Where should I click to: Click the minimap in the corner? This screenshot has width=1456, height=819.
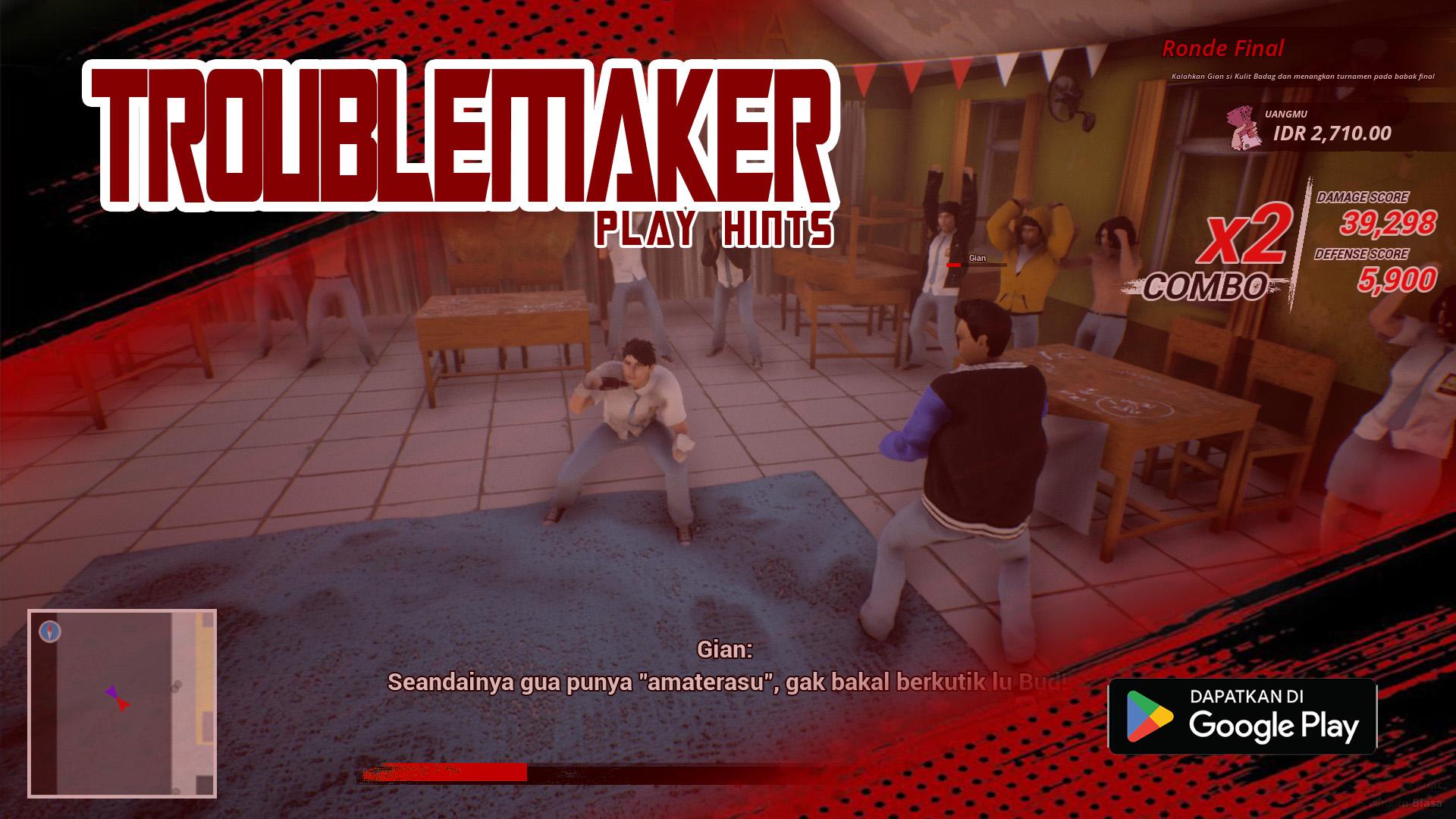[122, 703]
